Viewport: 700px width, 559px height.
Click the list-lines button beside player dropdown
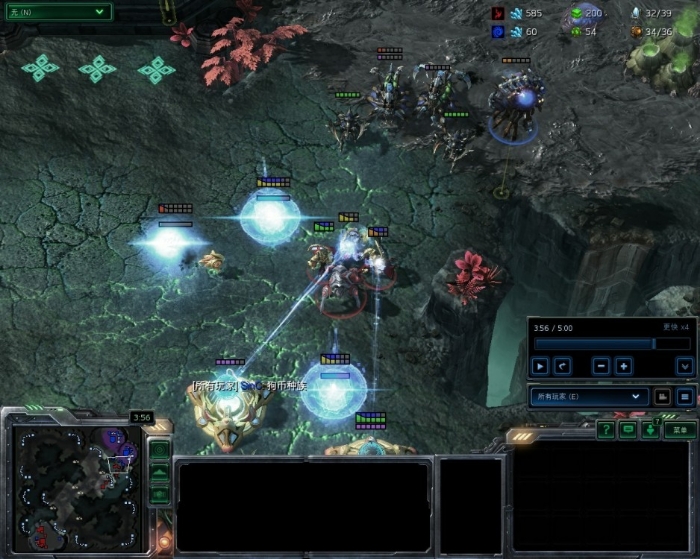click(685, 397)
